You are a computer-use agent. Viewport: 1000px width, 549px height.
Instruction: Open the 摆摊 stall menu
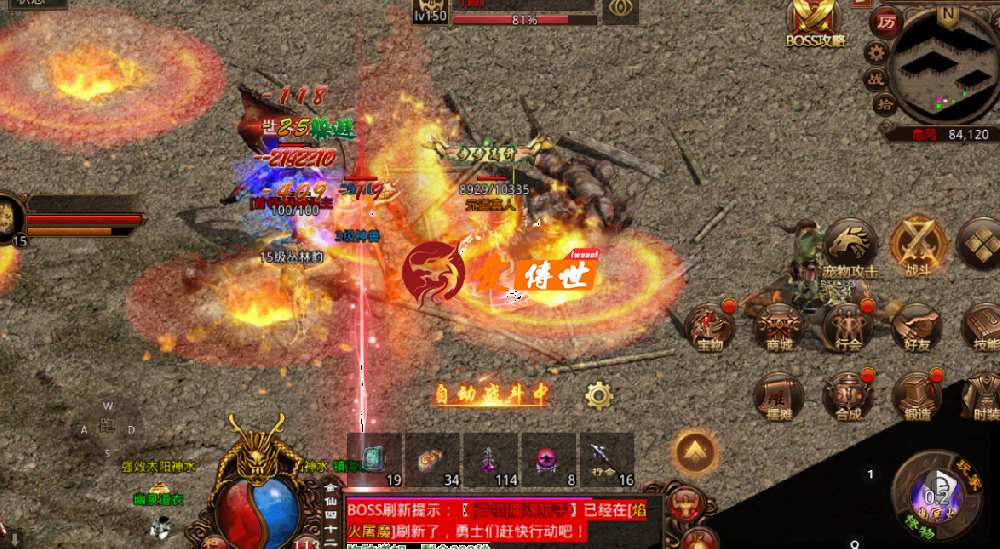click(778, 395)
